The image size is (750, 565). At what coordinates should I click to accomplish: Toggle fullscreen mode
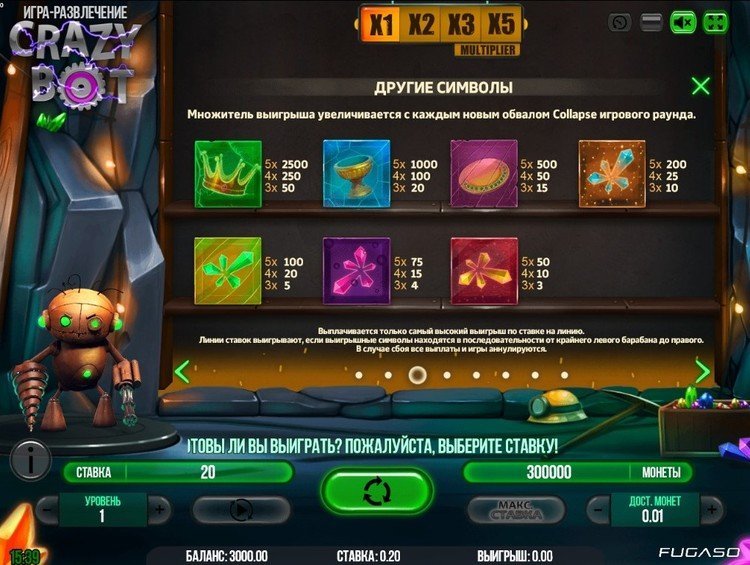click(715, 22)
